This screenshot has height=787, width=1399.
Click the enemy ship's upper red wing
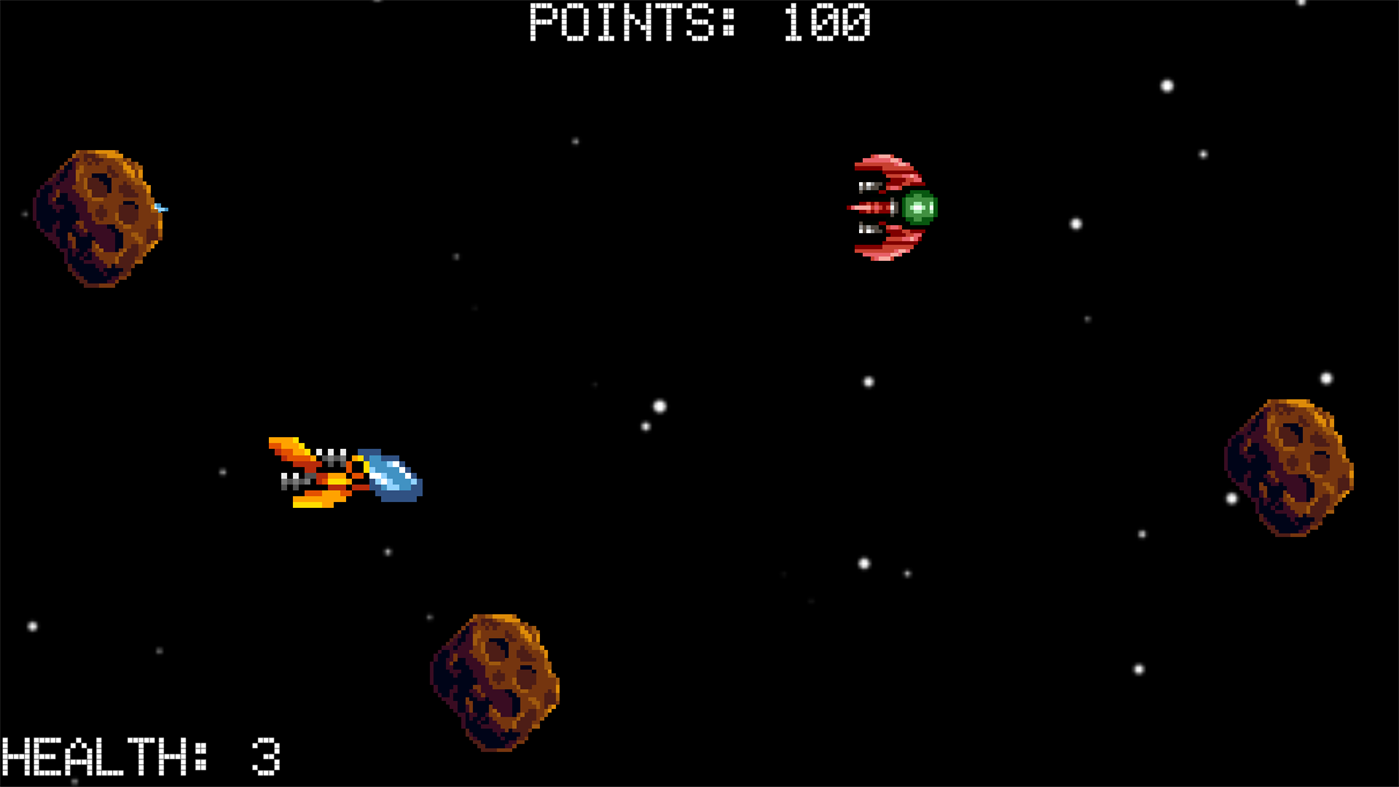[885, 168]
